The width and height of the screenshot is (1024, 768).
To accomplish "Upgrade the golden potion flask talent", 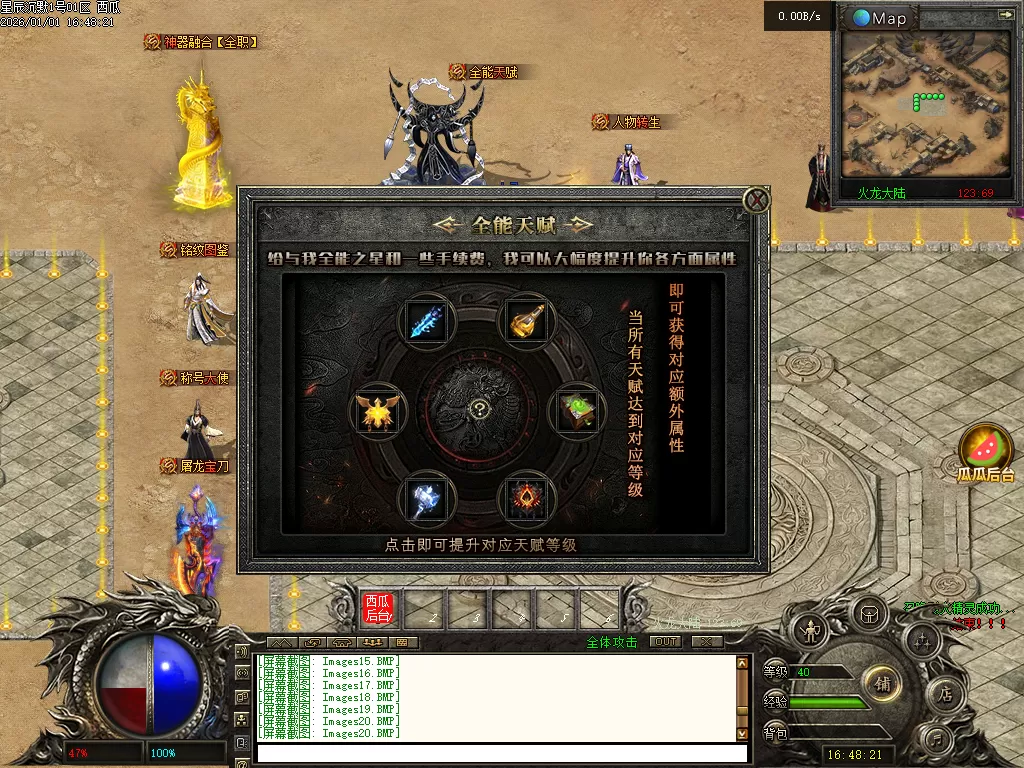I will pos(527,320).
